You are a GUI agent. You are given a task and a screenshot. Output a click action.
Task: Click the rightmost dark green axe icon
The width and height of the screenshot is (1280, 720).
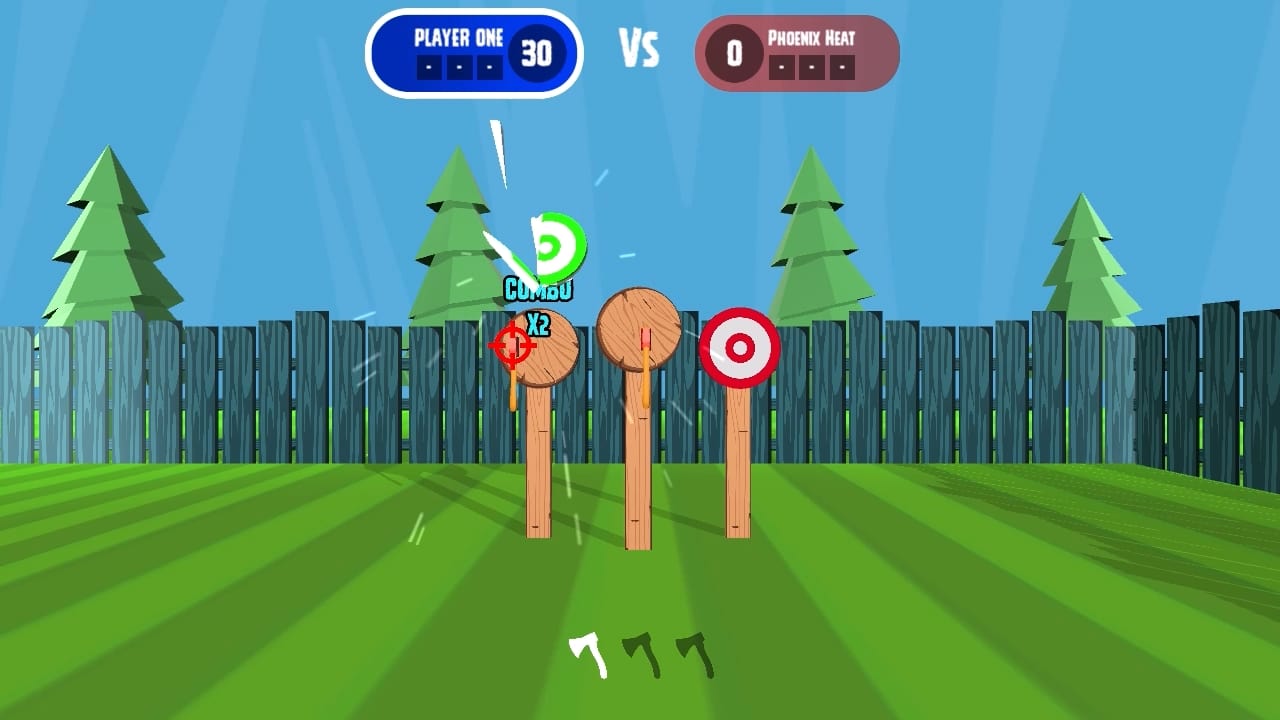[x=692, y=652]
